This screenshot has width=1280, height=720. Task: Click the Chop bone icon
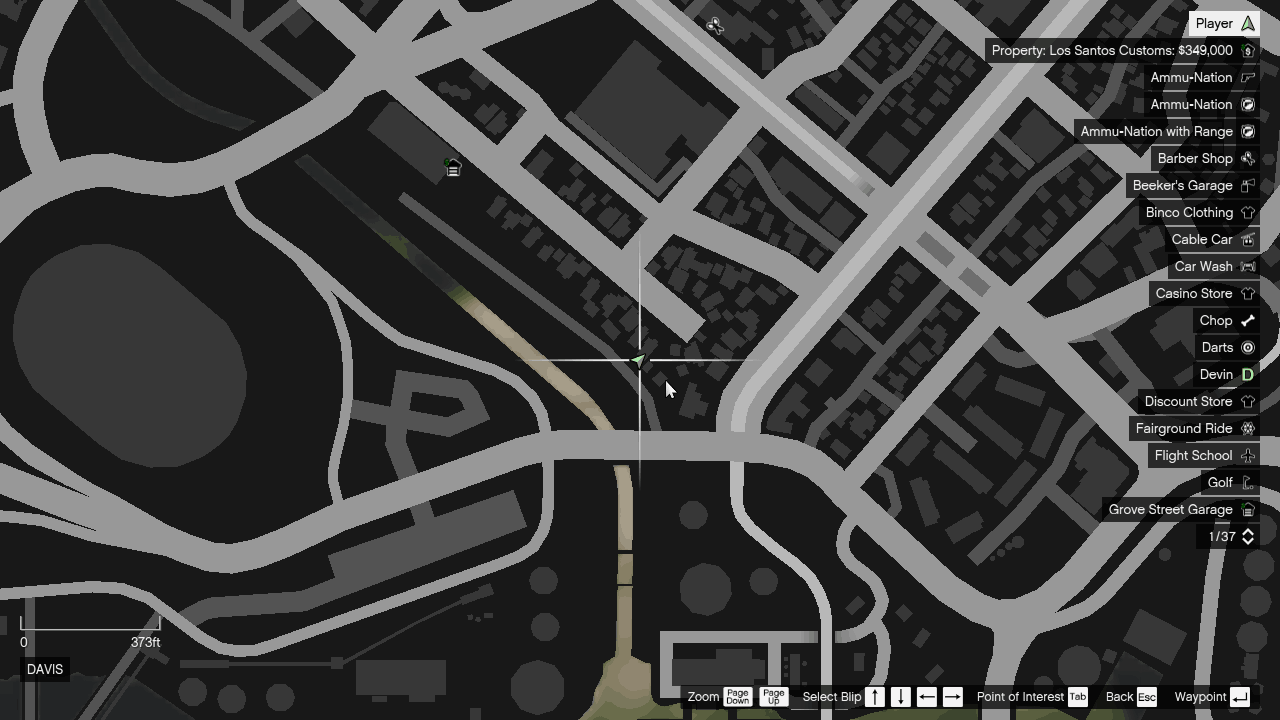click(1247, 320)
